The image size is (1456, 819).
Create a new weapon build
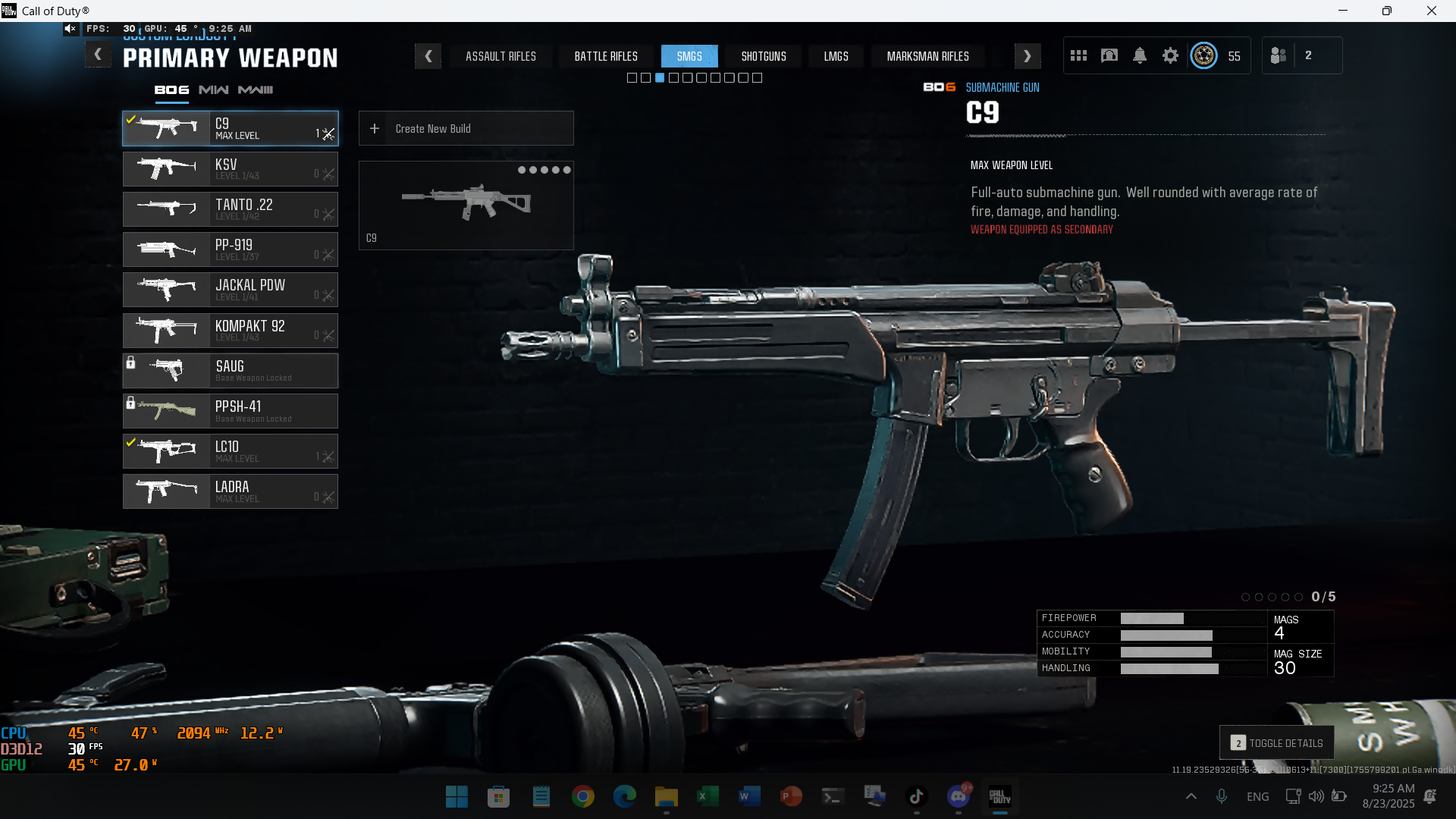(466, 129)
